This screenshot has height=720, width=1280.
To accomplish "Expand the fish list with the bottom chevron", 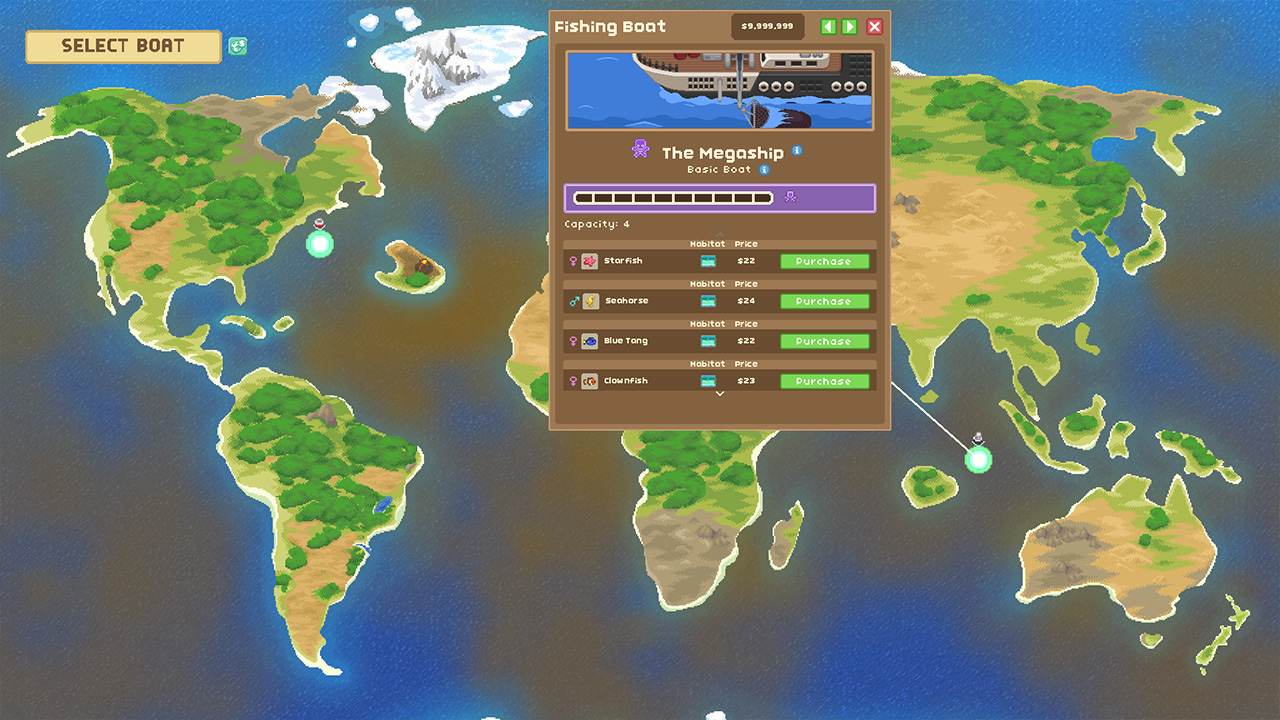I will 718,394.
